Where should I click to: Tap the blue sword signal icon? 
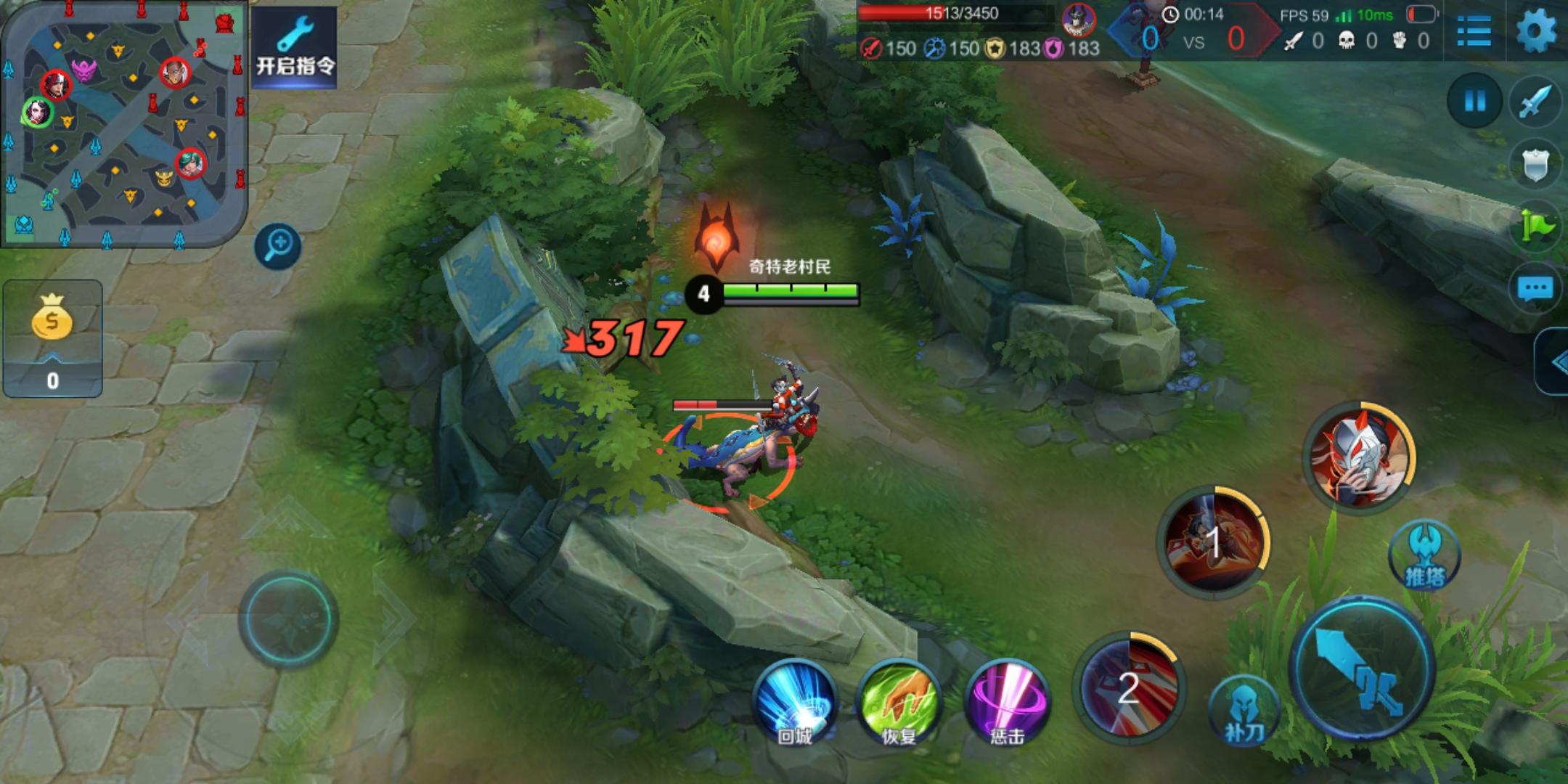(x=1535, y=102)
